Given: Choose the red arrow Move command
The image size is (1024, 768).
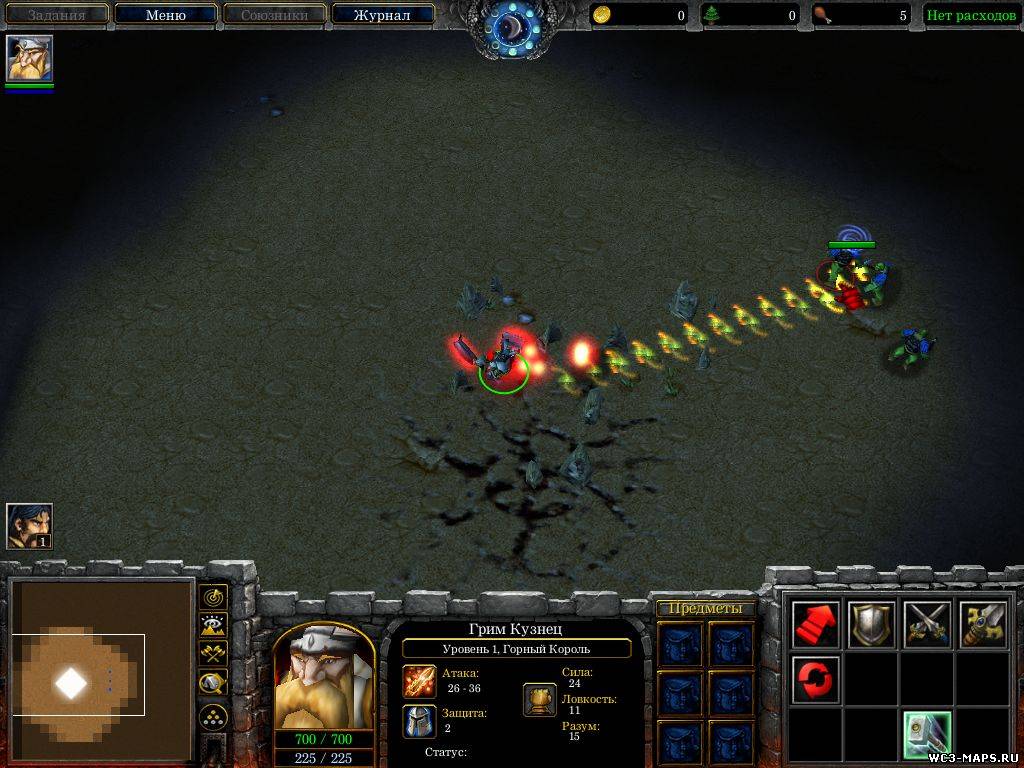Looking at the screenshot, I should (x=816, y=625).
